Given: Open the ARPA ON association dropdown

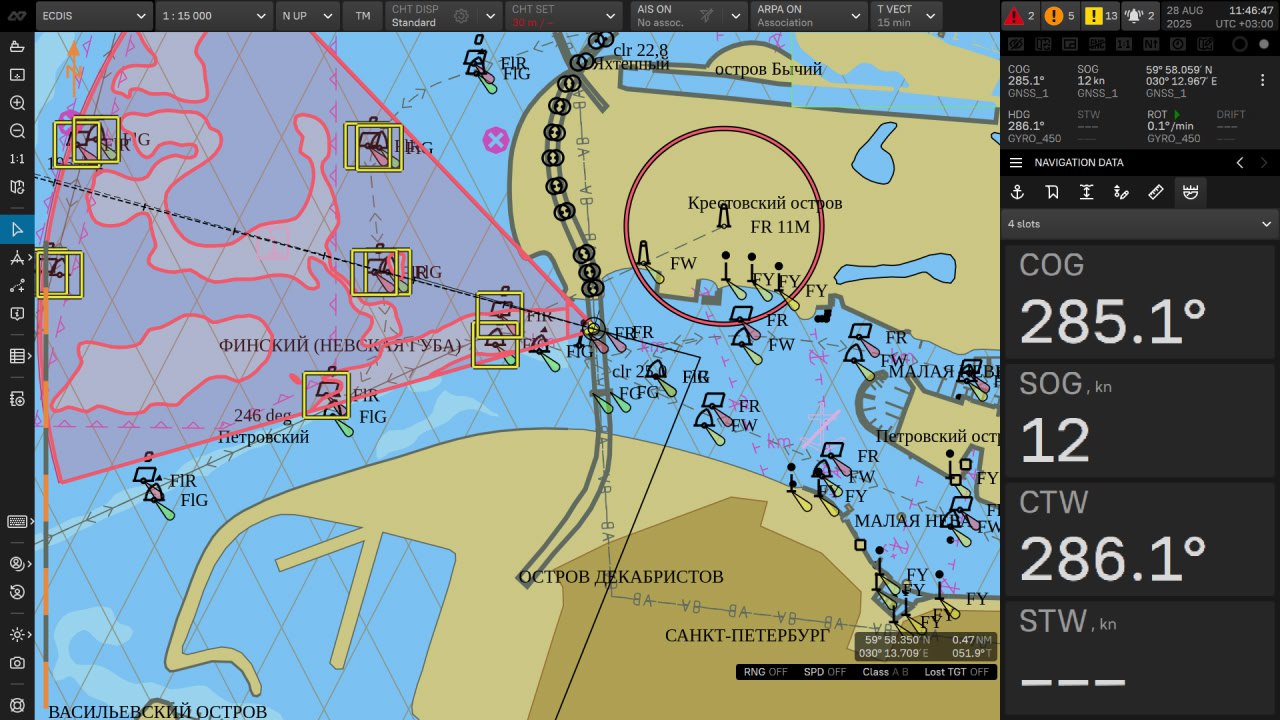Looking at the screenshot, I should click(808, 16).
